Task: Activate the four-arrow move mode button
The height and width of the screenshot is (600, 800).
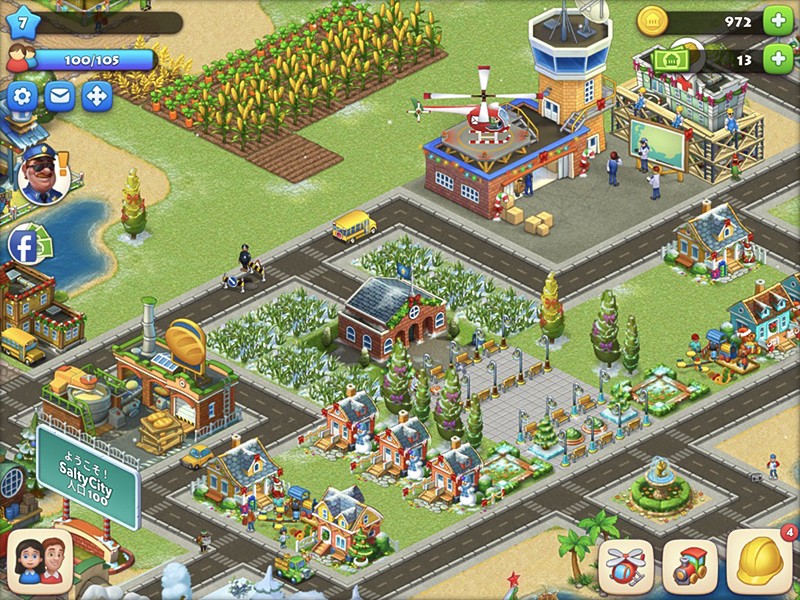Action: [x=97, y=97]
